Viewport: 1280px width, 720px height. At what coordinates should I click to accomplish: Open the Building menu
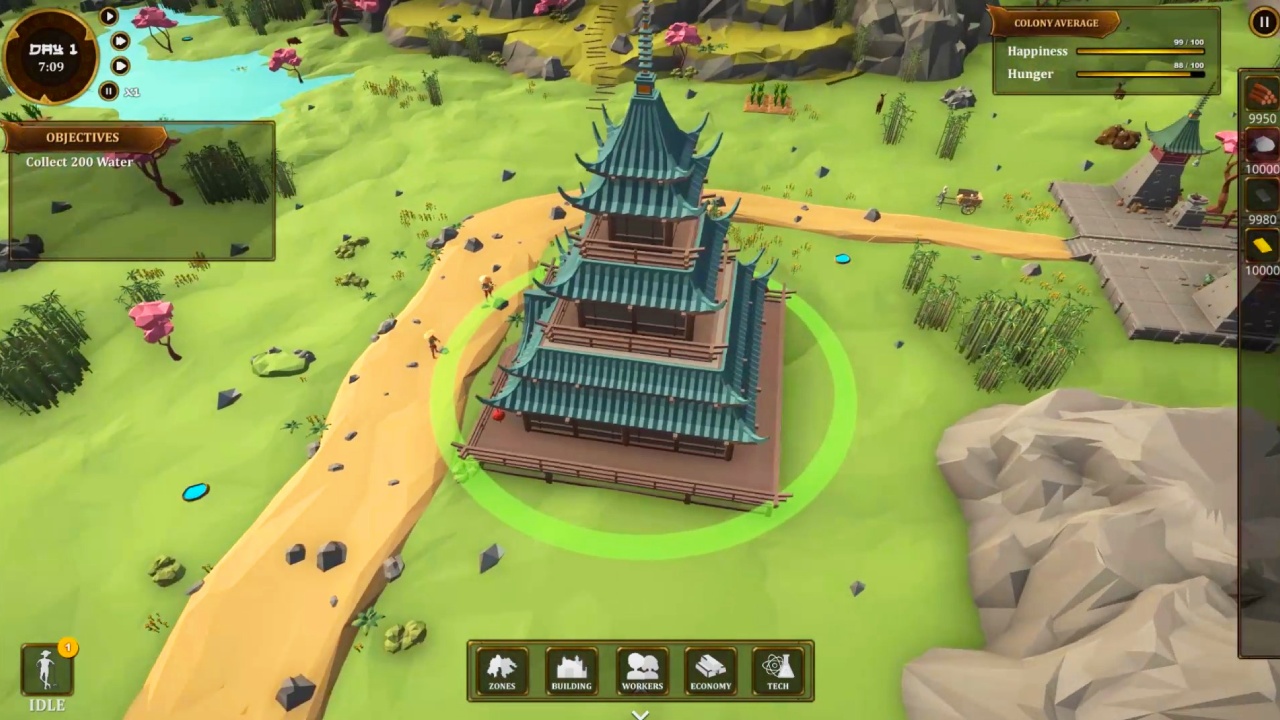tap(571, 668)
